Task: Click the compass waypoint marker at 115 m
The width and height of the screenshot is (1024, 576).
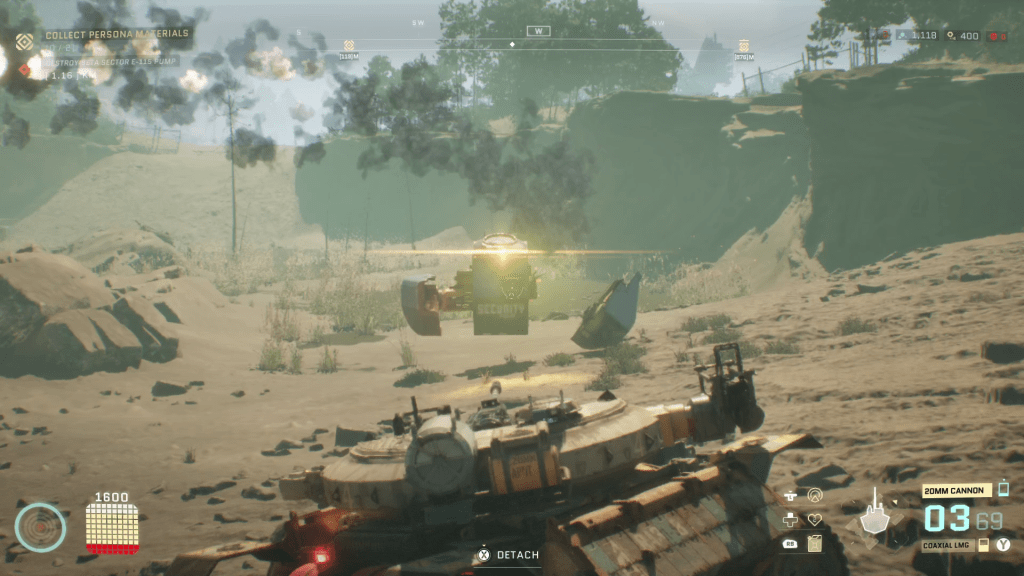Action: [349, 46]
